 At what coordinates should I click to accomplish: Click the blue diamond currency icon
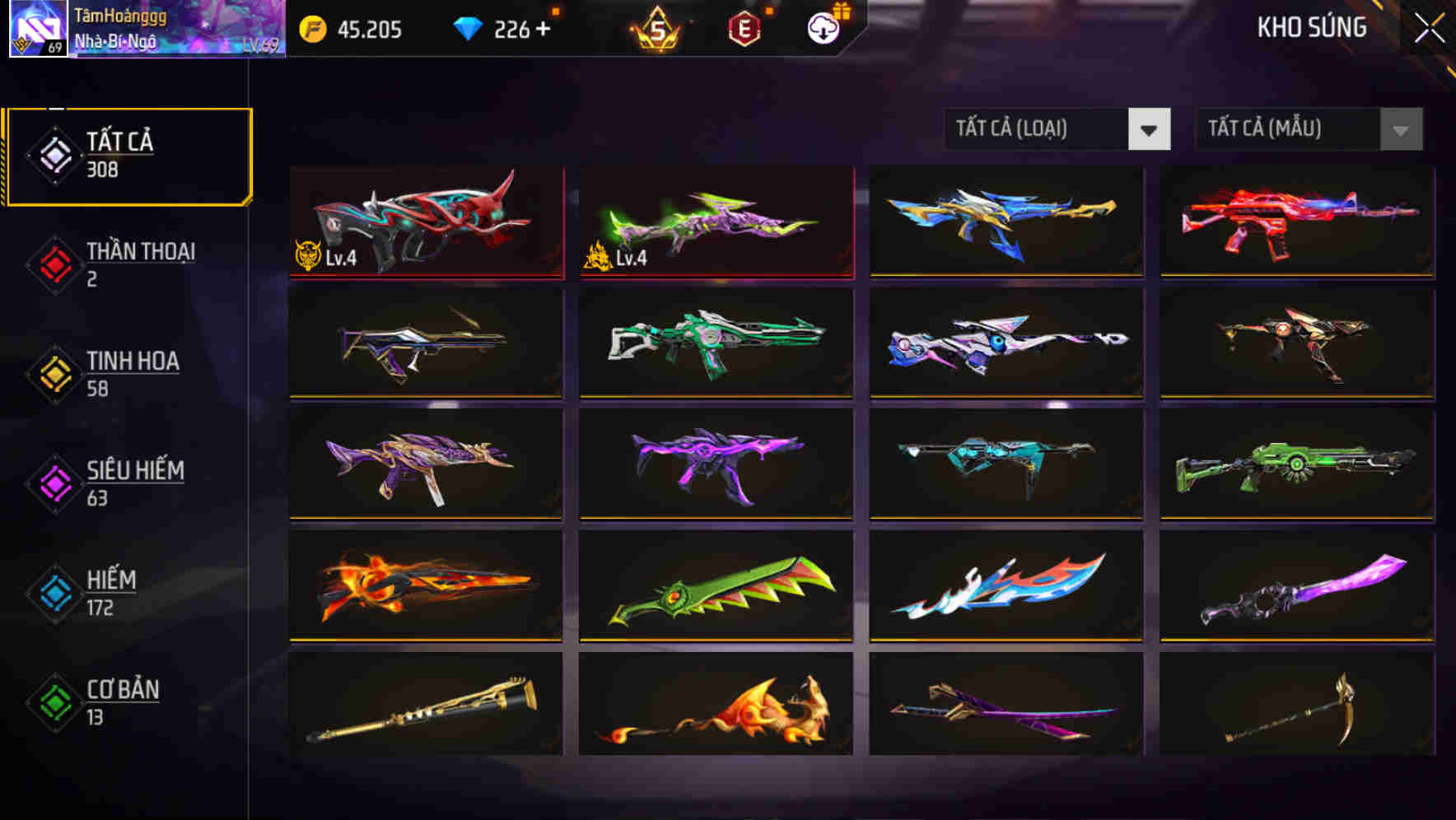pos(467,29)
